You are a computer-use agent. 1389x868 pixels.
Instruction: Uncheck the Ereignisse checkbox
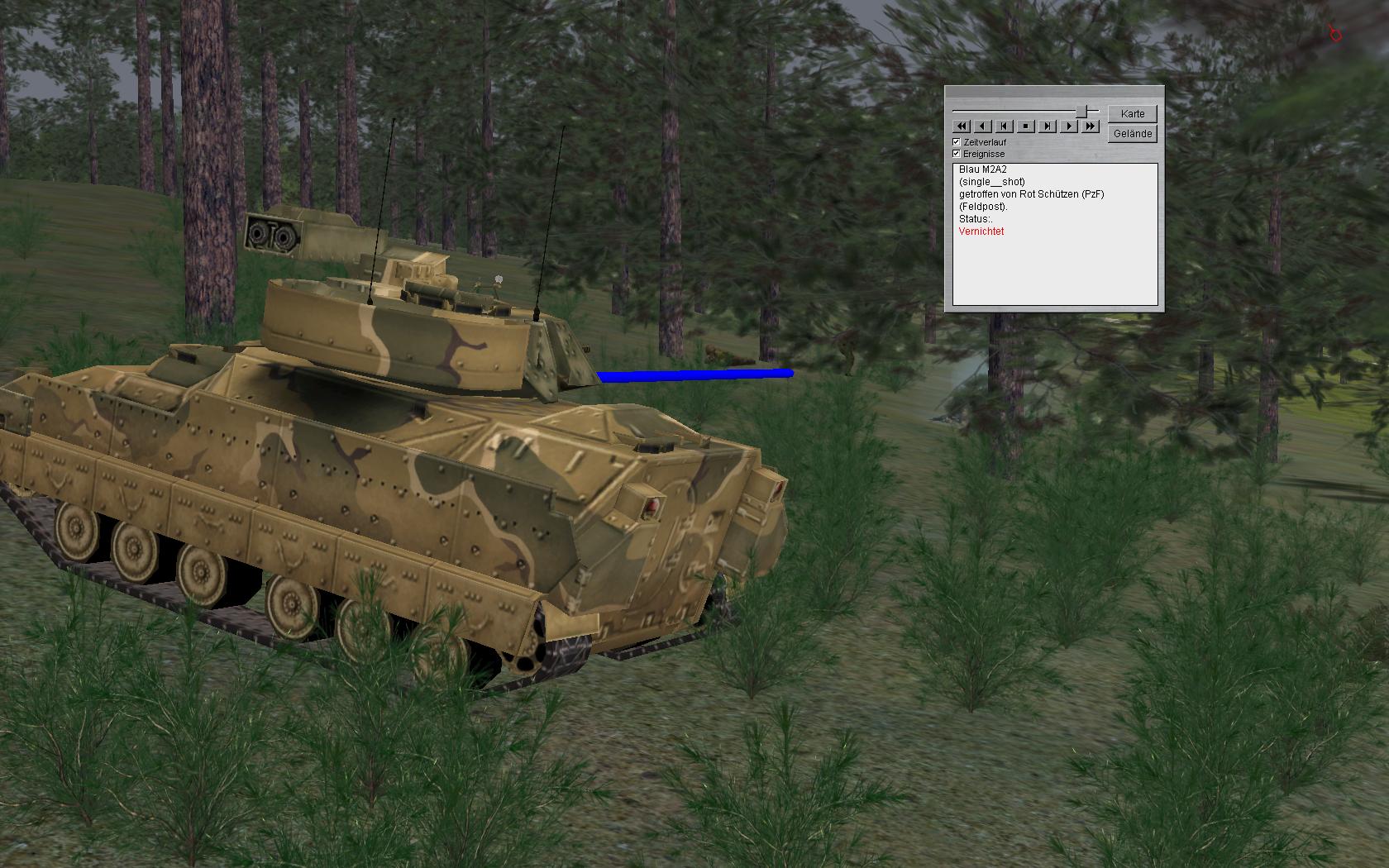[x=957, y=154]
